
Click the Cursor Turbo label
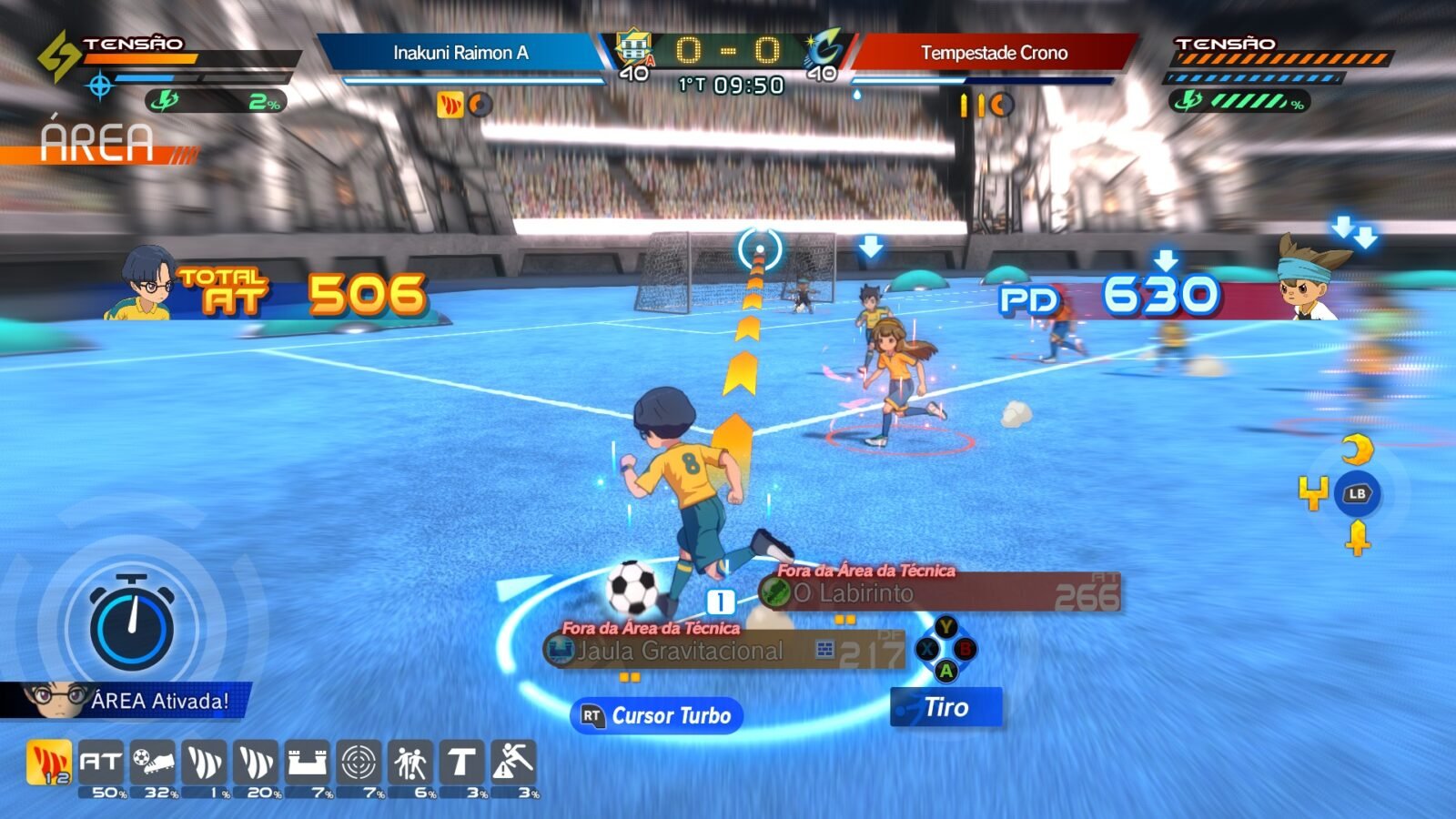click(x=657, y=716)
